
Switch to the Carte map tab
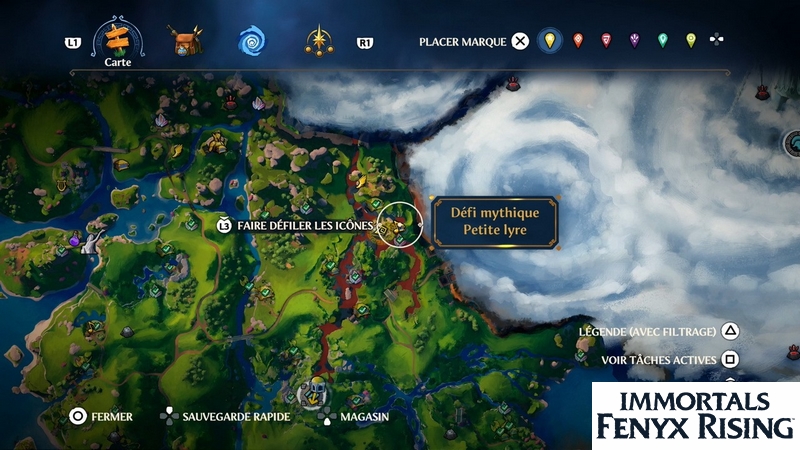click(x=112, y=40)
